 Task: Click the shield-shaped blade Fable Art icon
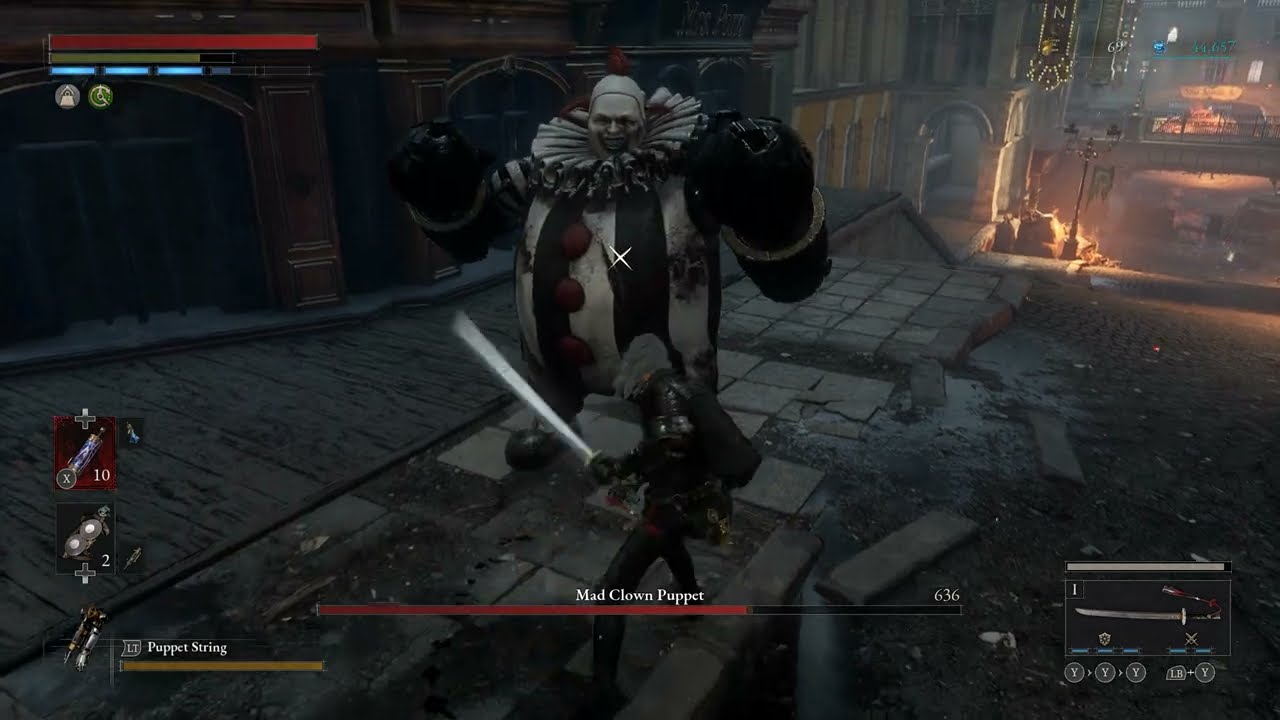[x=1104, y=639]
